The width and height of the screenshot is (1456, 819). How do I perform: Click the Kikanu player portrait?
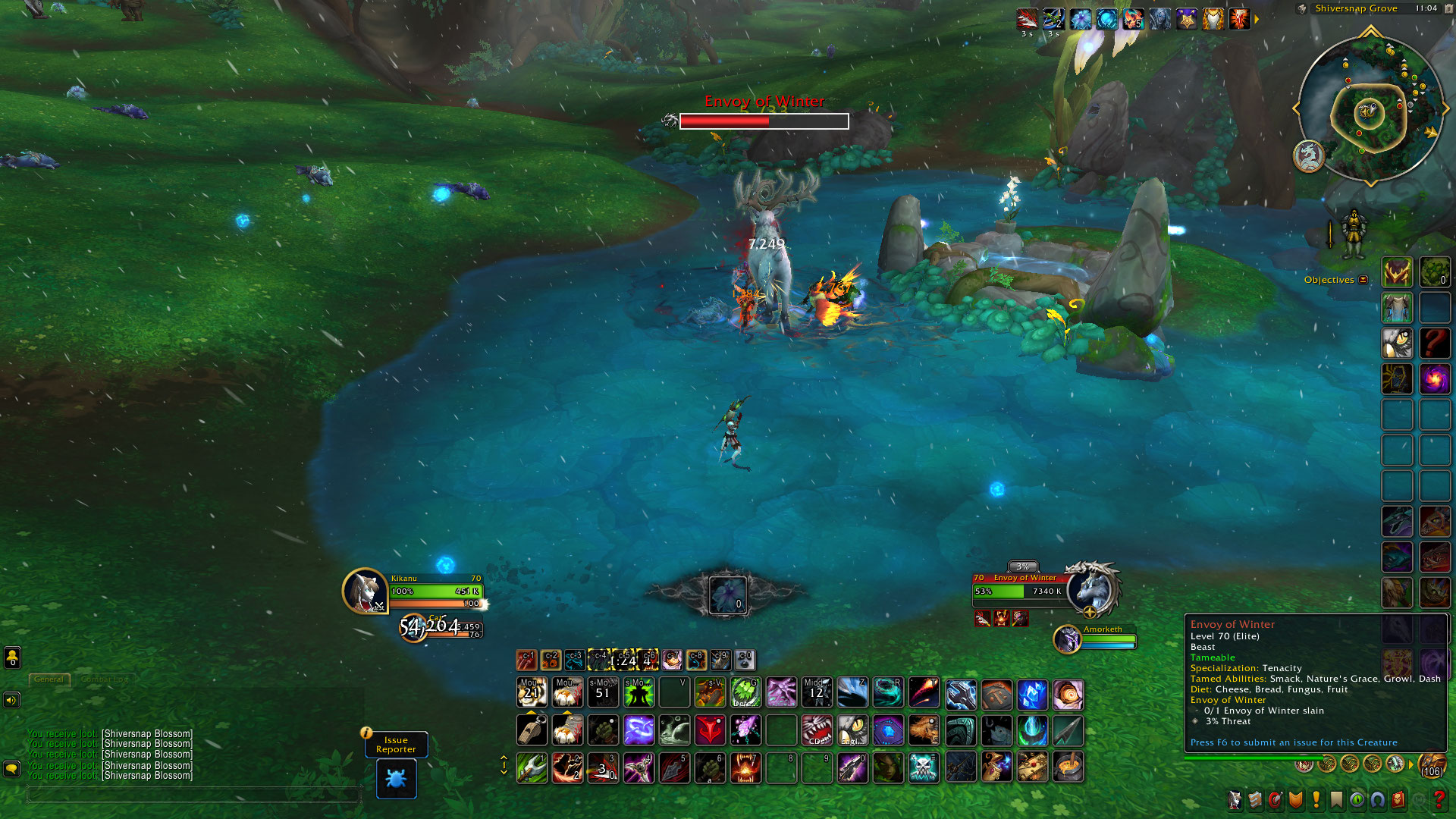pos(365,591)
